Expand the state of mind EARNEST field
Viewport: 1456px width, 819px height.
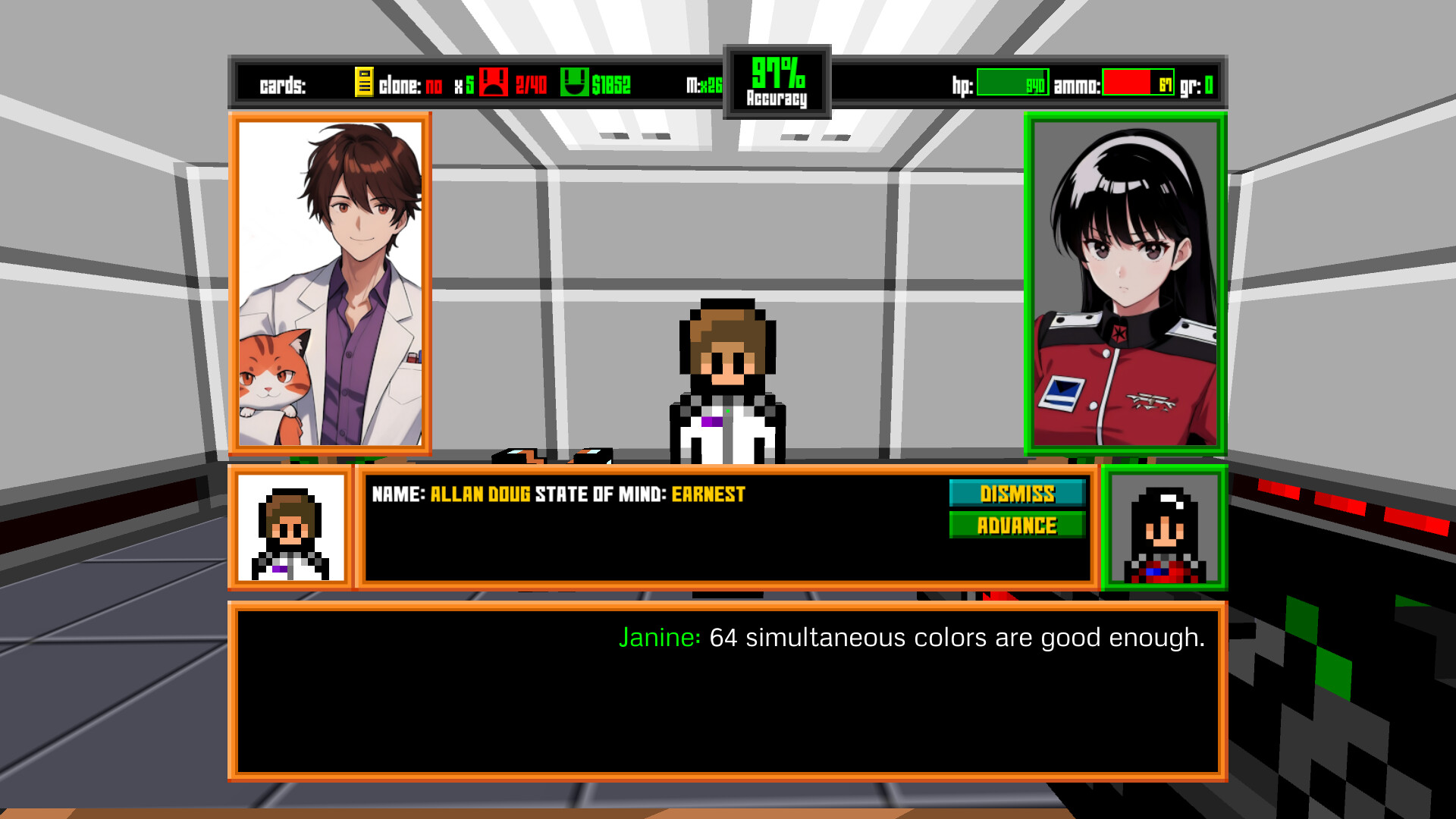[707, 494]
